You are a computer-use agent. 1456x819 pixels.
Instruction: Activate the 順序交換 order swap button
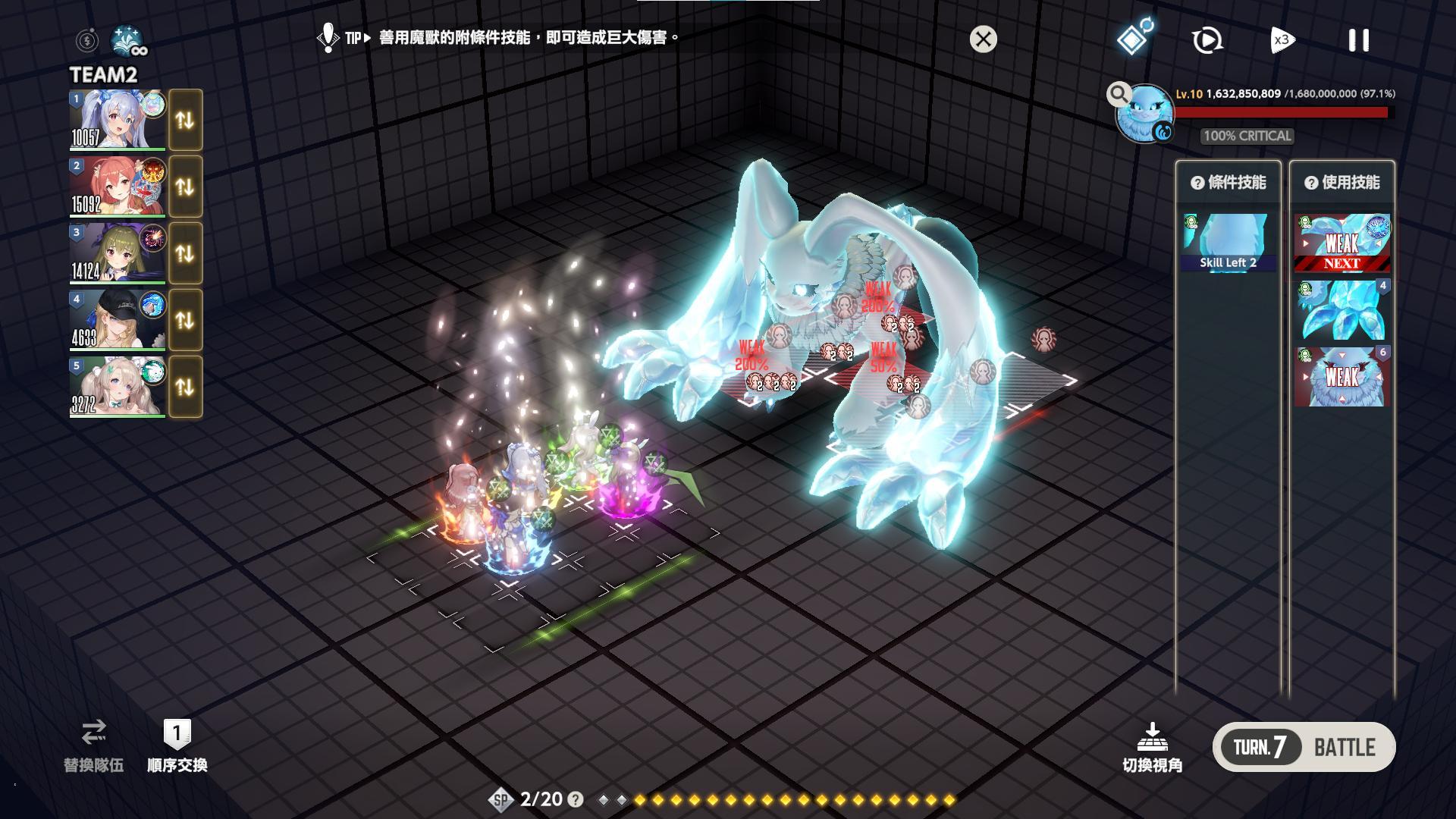(177, 746)
